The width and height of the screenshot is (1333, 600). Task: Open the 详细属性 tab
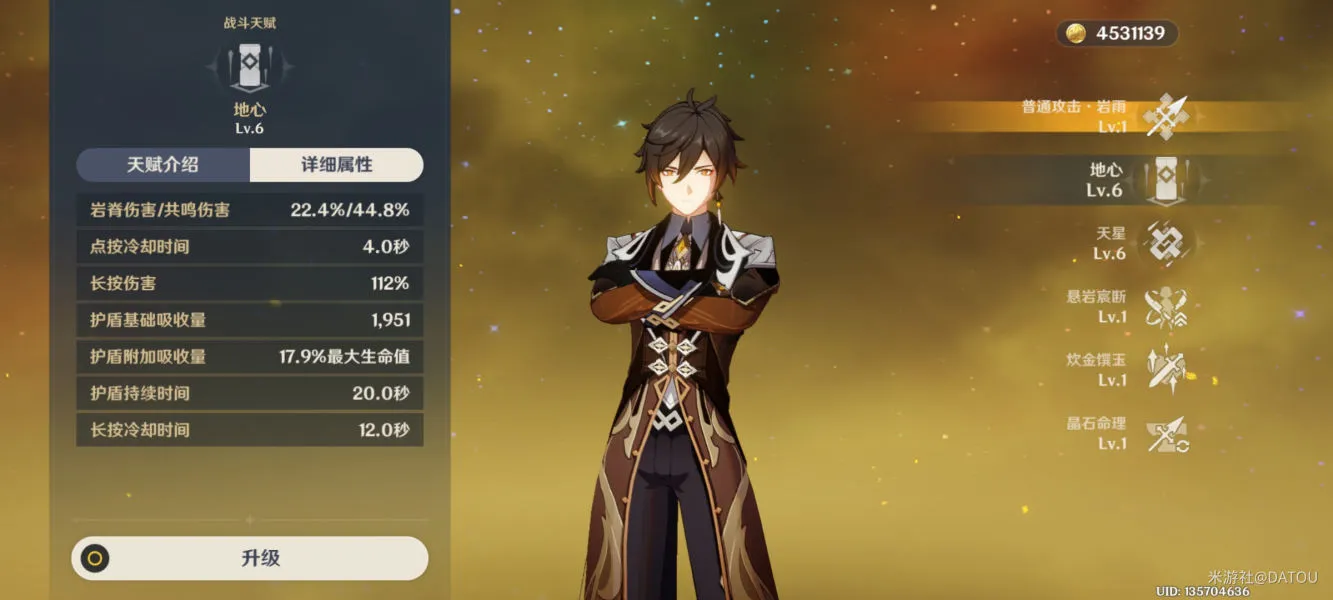pos(337,165)
